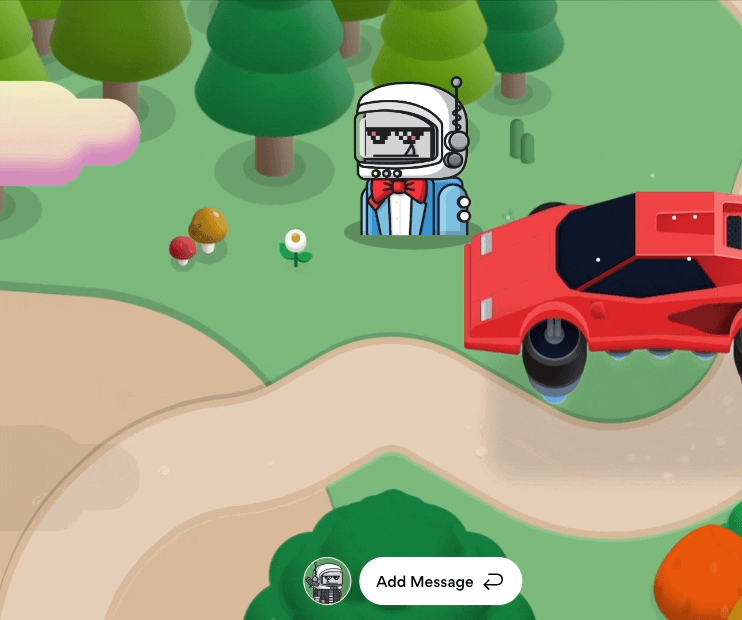
Task: Click the robot avatar profile icon
Action: 327,581
